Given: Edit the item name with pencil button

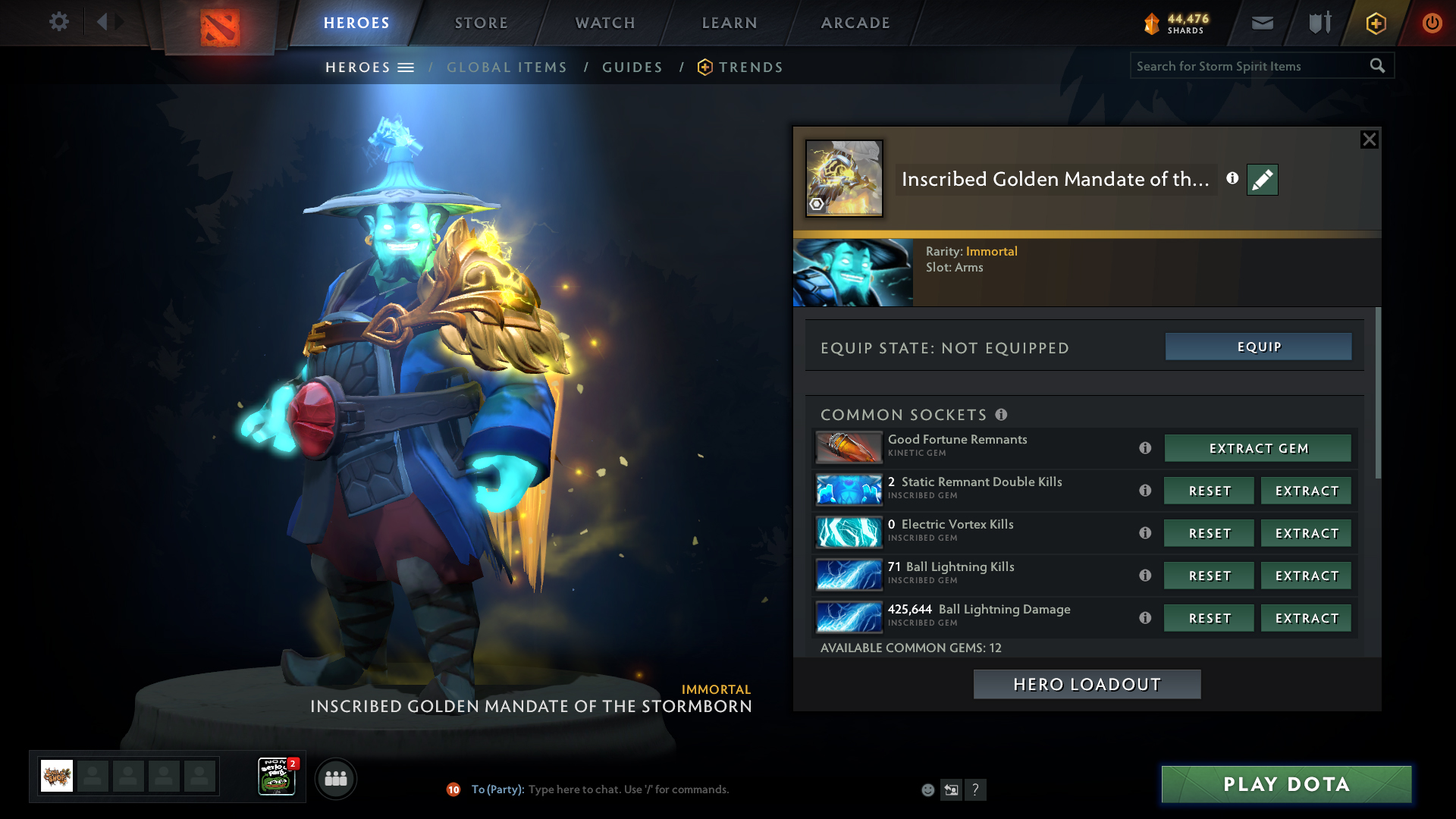Looking at the screenshot, I should pyautogui.click(x=1262, y=180).
